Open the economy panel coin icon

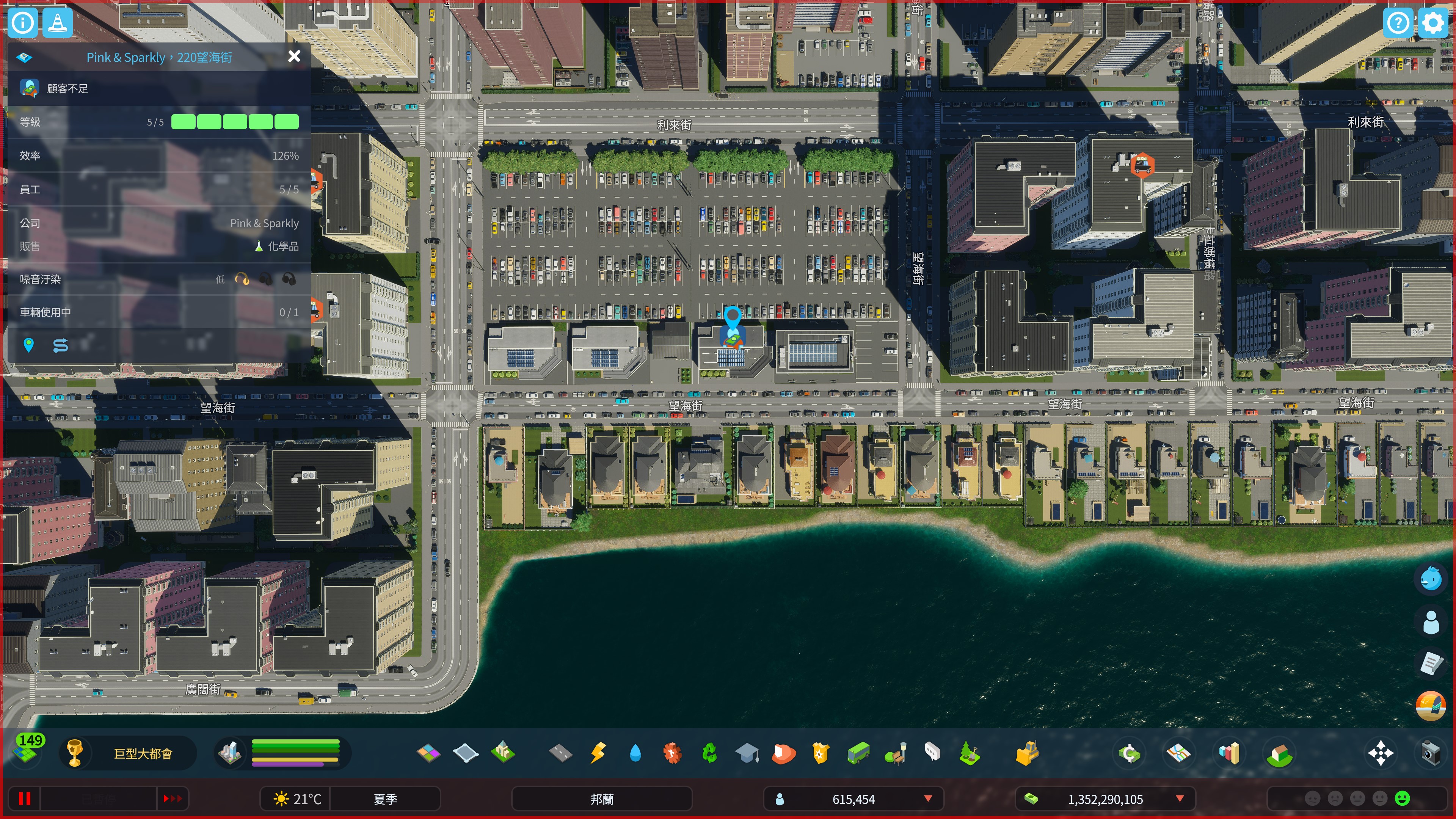tap(1129, 753)
